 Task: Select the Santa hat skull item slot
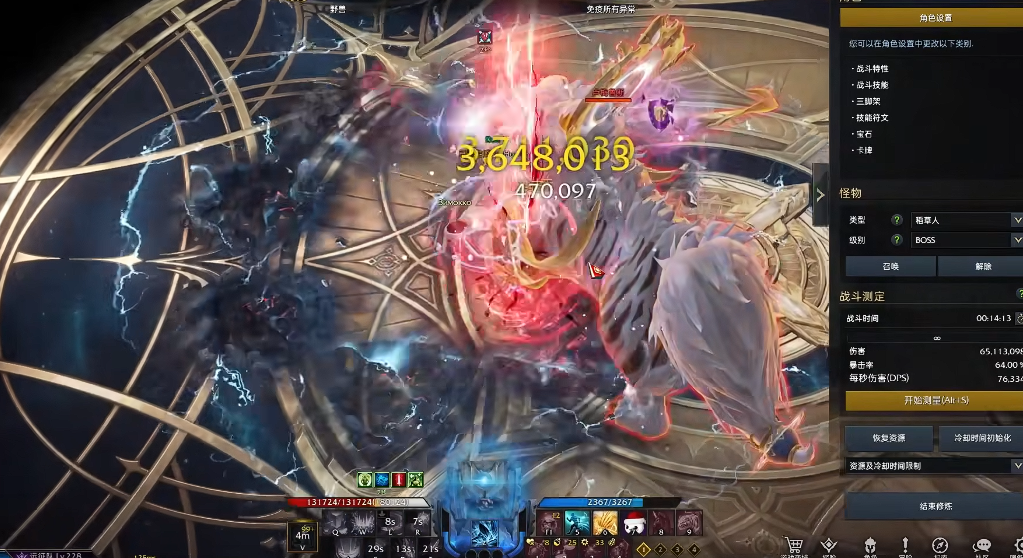[633, 523]
